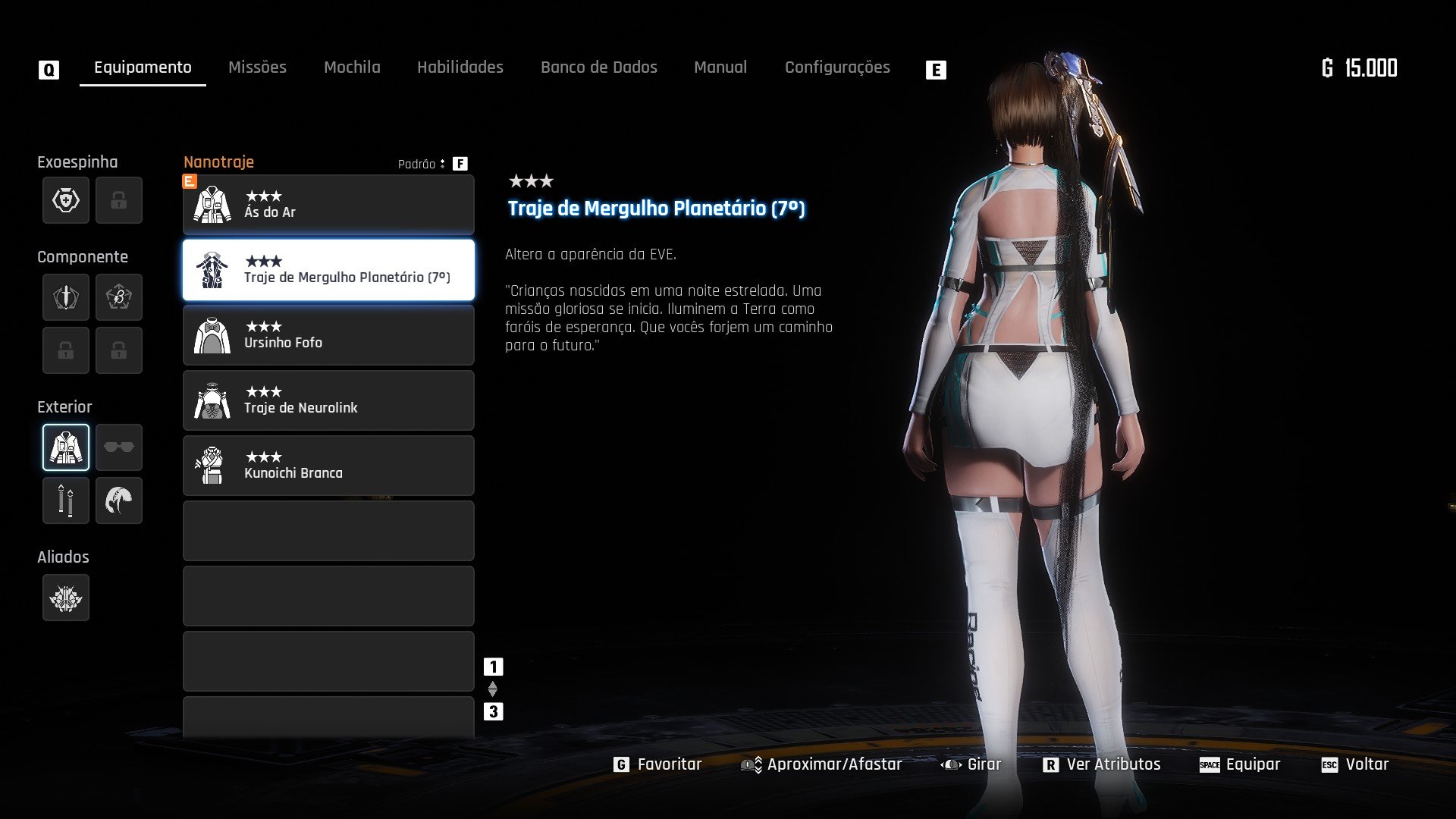Image resolution: width=1456 pixels, height=819 pixels.
Task: Select Traje de Mergulho Planetário (7º)
Action: [x=328, y=270]
